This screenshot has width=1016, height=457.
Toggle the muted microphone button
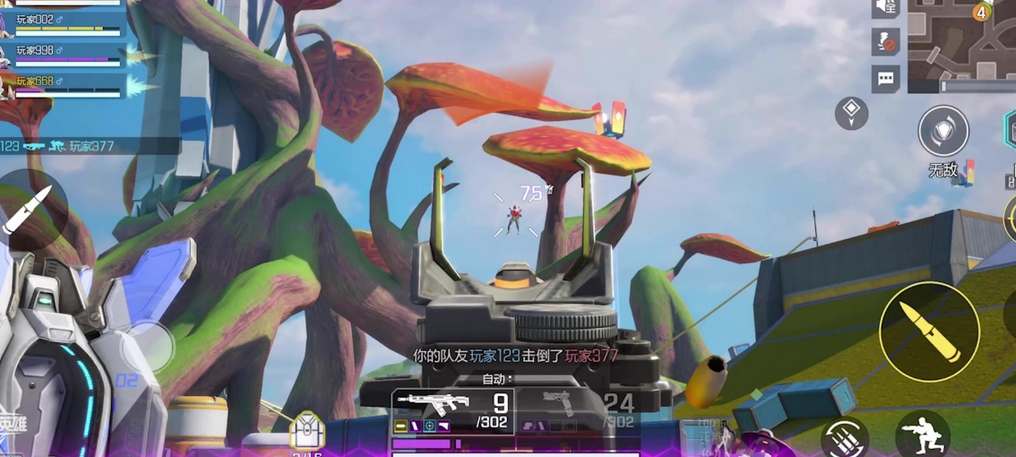pyautogui.click(x=885, y=42)
